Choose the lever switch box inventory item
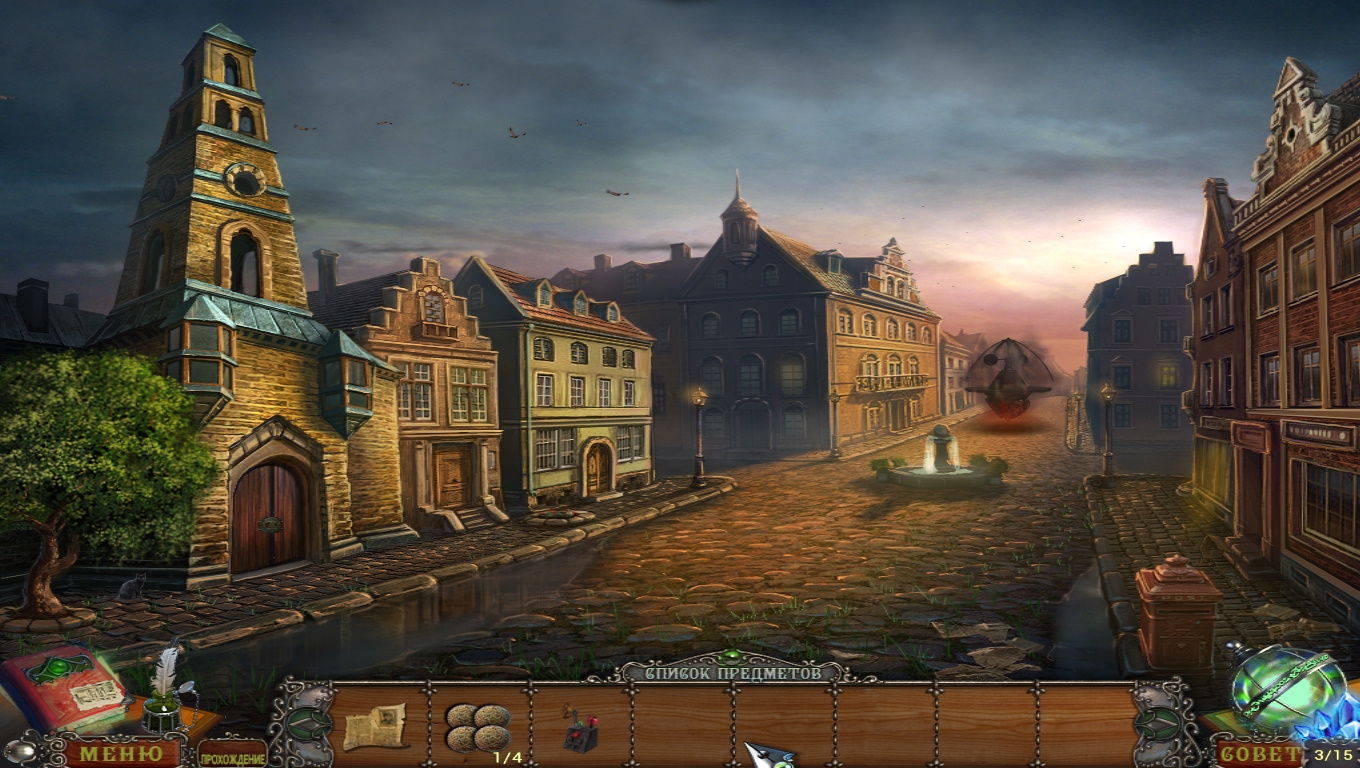Image resolution: width=1360 pixels, height=768 pixels. (x=579, y=729)
